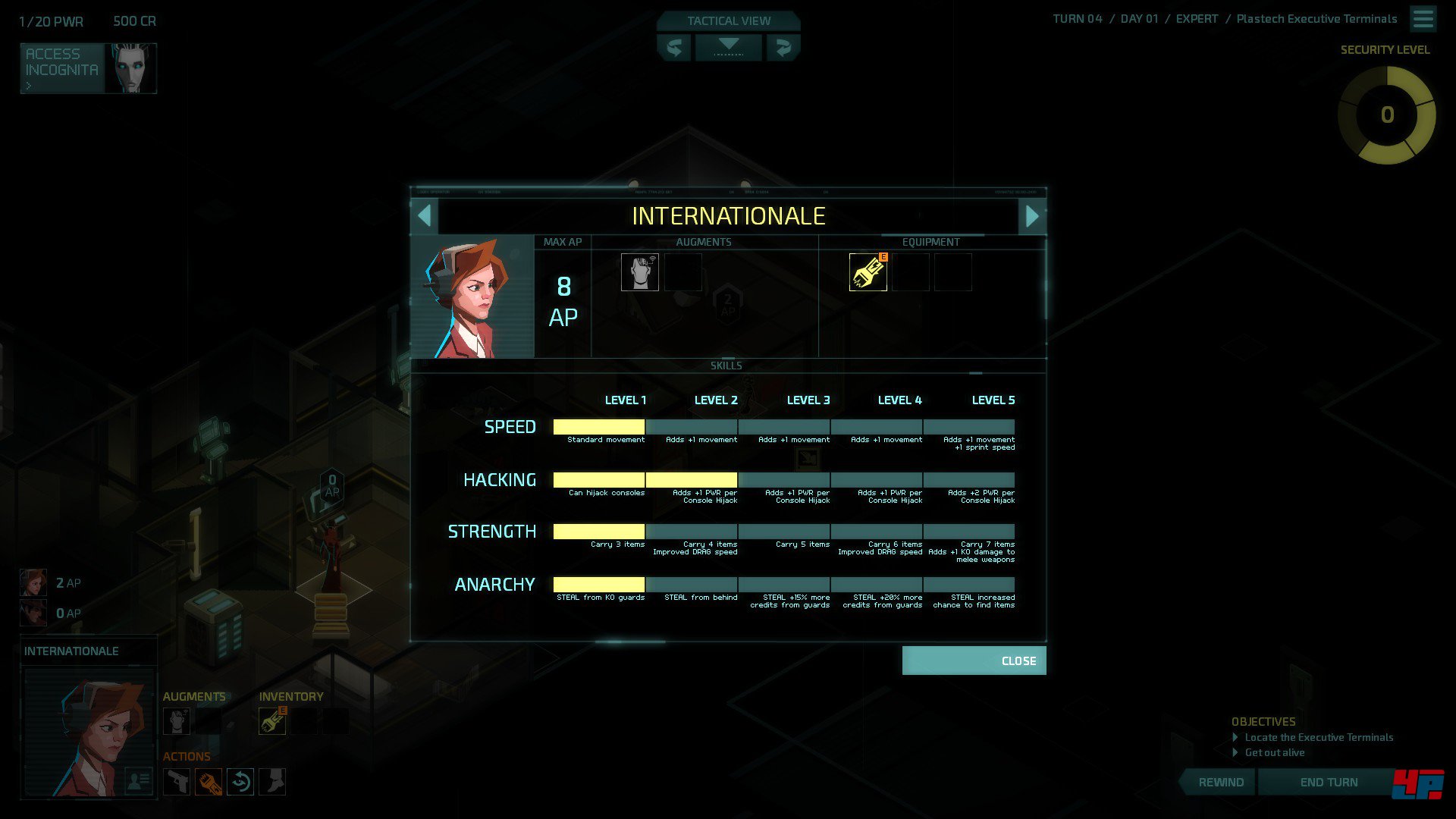Close the Internationale agent panel
This screenshot has width=1456, height=819.
tap(974, 661)
